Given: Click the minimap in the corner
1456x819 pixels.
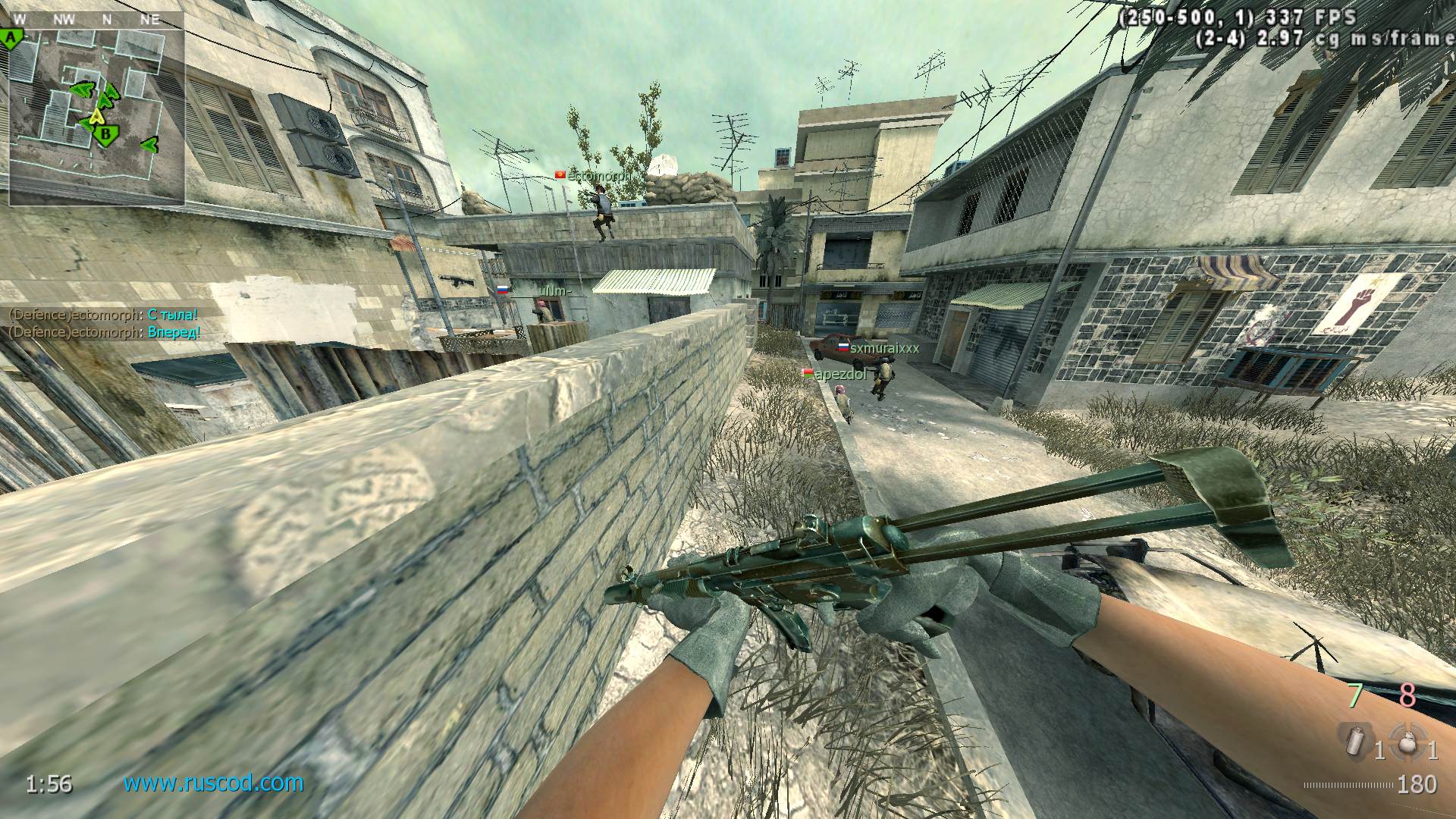Looking at the screenshot, I should [x=97, y=115].
